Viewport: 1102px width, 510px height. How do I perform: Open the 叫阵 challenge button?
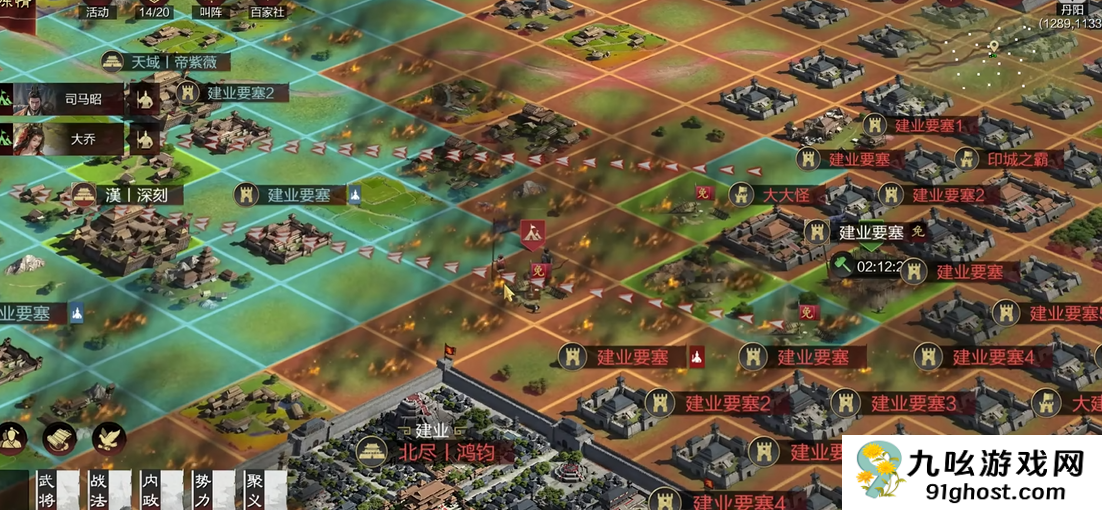click(211, 12)
